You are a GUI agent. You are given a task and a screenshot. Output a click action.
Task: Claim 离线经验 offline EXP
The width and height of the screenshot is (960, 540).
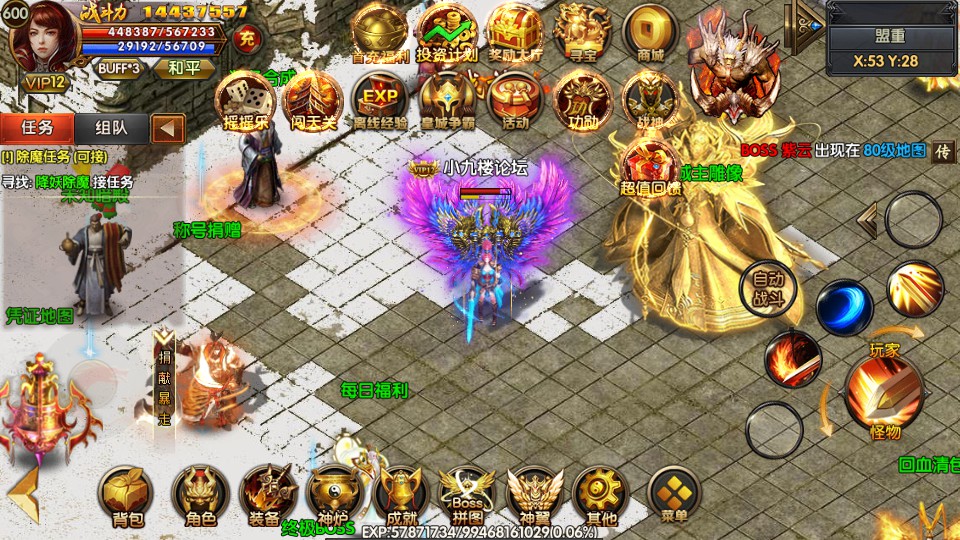pos(380,101)
